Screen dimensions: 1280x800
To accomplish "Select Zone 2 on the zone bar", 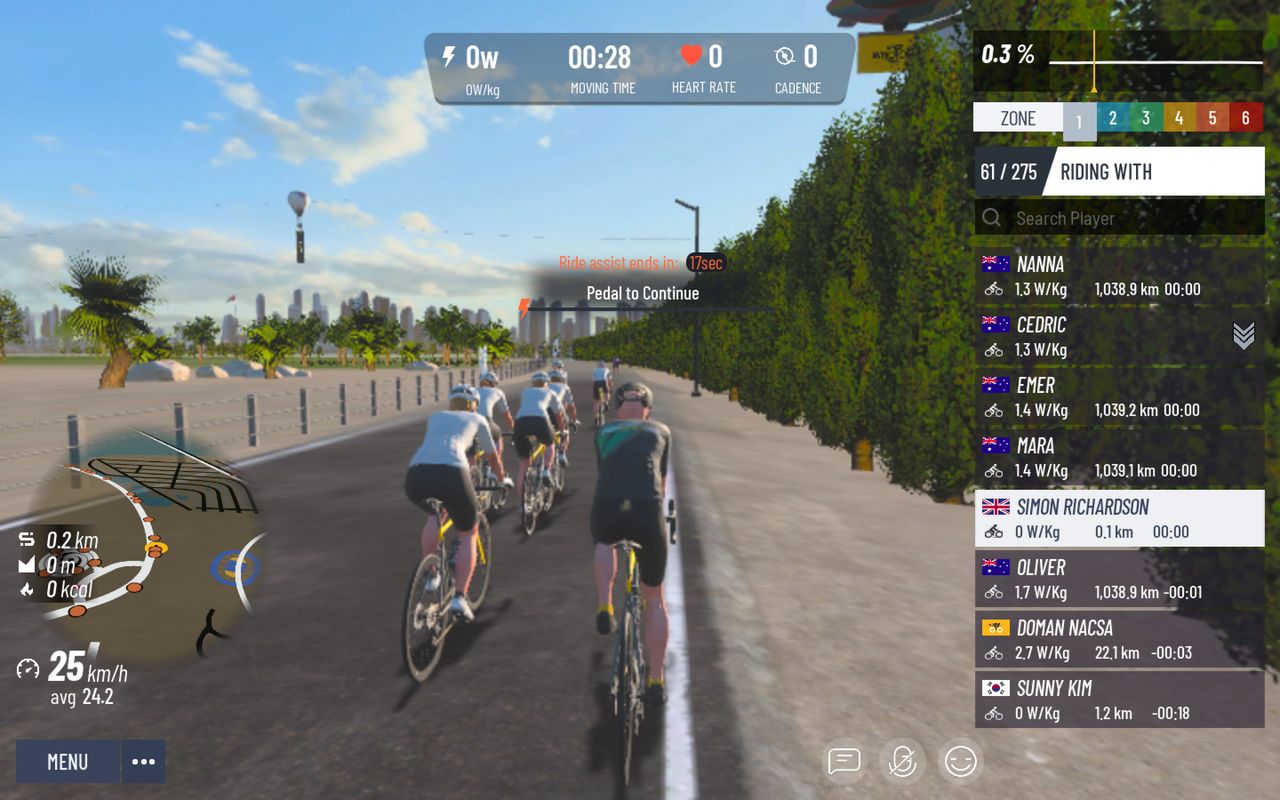I will (x=1112, y=117).
